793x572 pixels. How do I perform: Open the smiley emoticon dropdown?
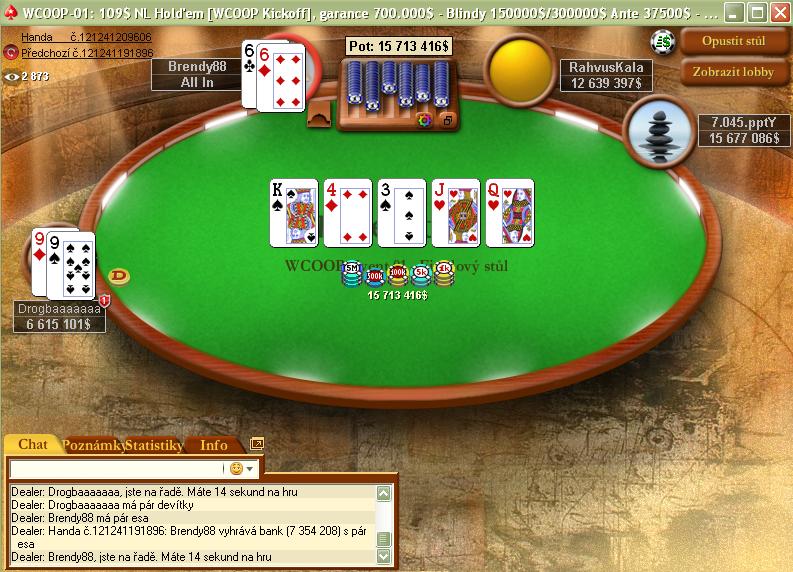click(241, 468)
